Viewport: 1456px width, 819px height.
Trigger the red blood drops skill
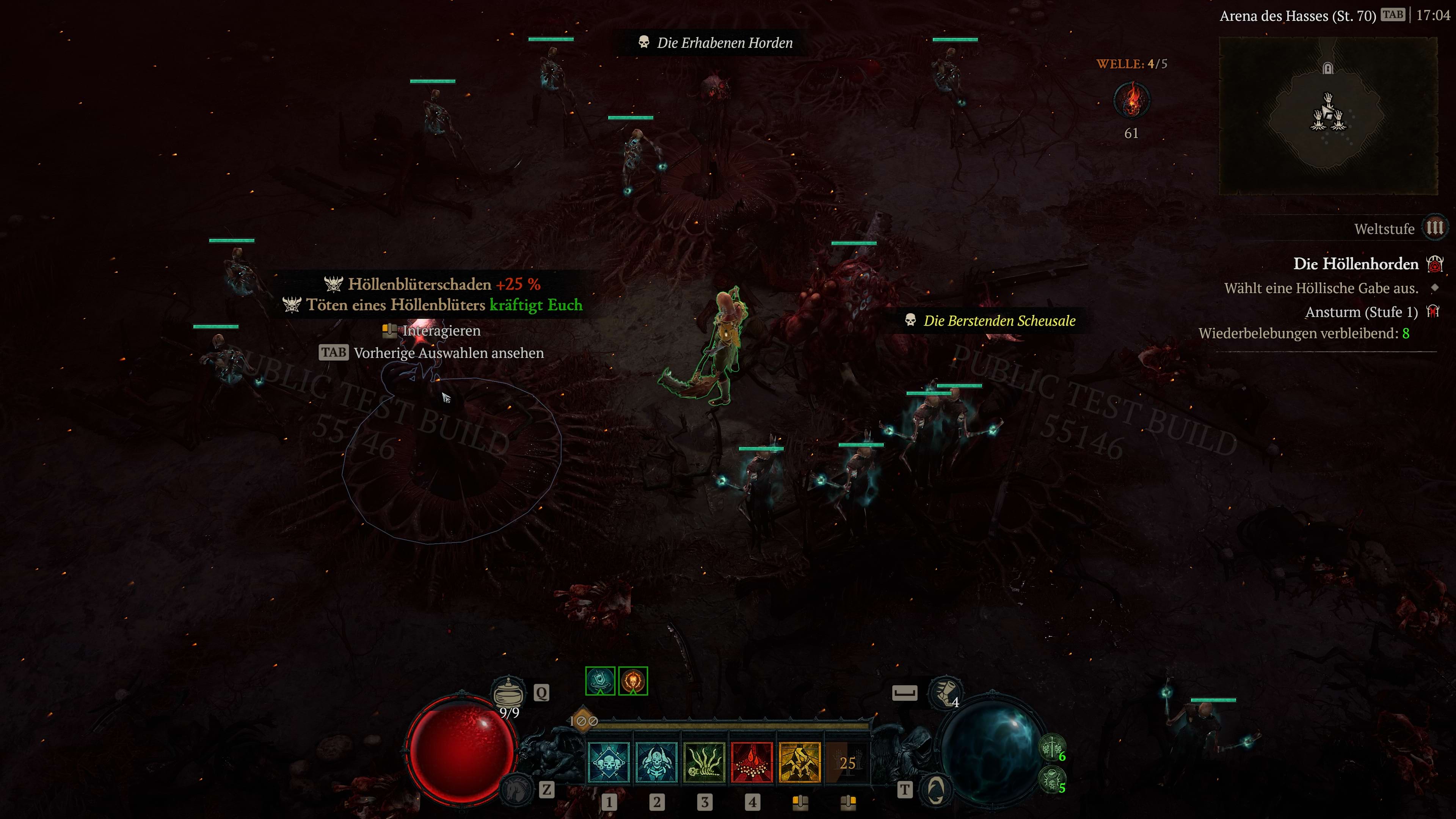(752, 763)
